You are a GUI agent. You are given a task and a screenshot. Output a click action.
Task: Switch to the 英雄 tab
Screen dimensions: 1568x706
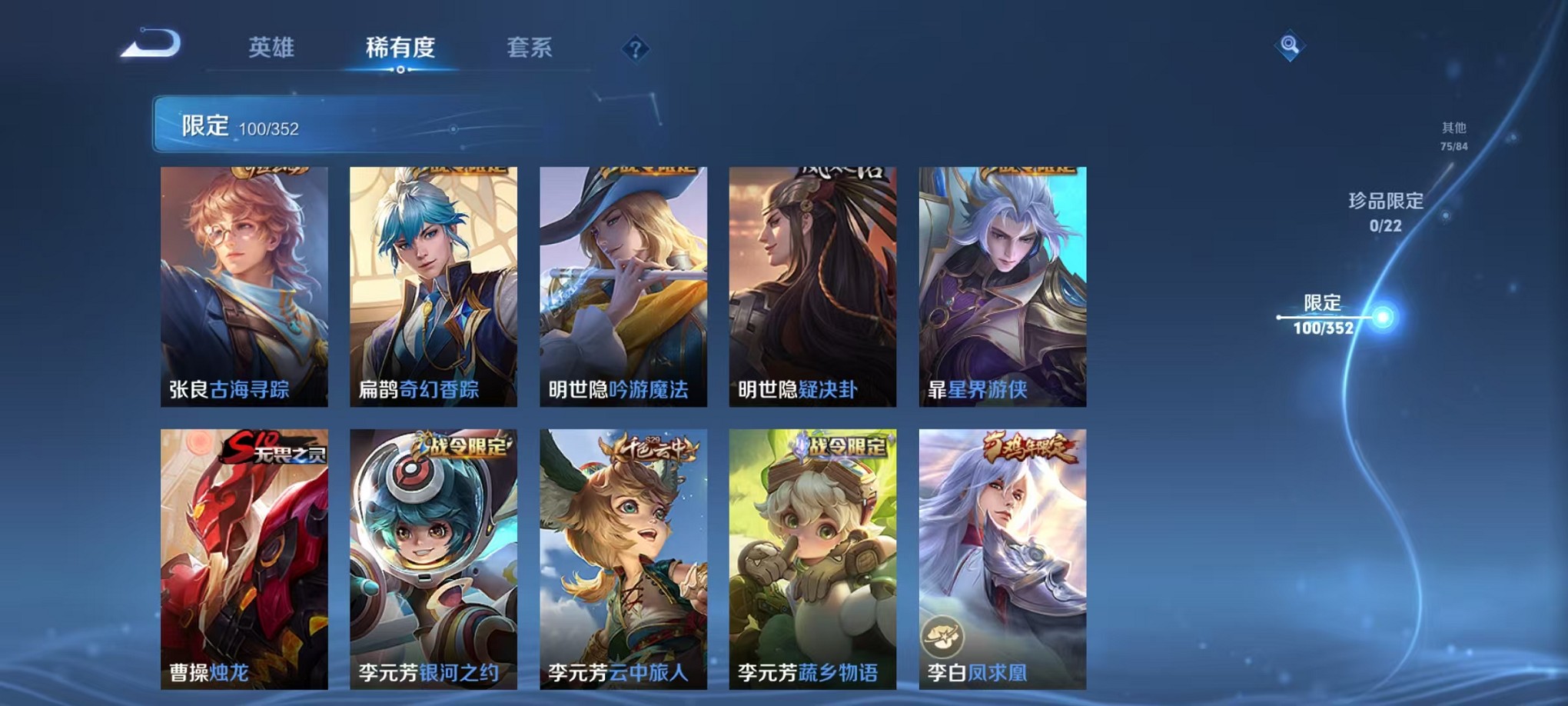[269, 48]
